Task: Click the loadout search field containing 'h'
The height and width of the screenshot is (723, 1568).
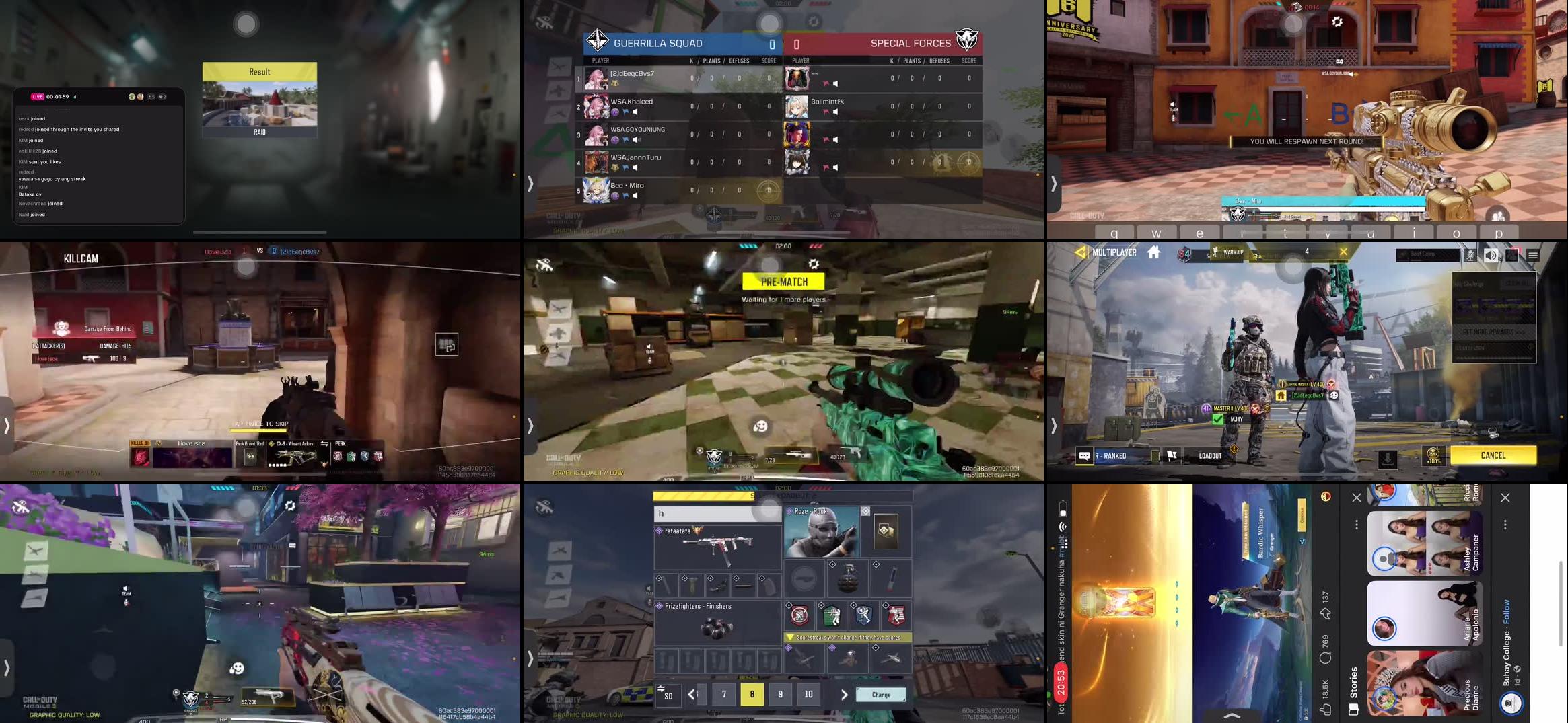Action: [717, 512]
